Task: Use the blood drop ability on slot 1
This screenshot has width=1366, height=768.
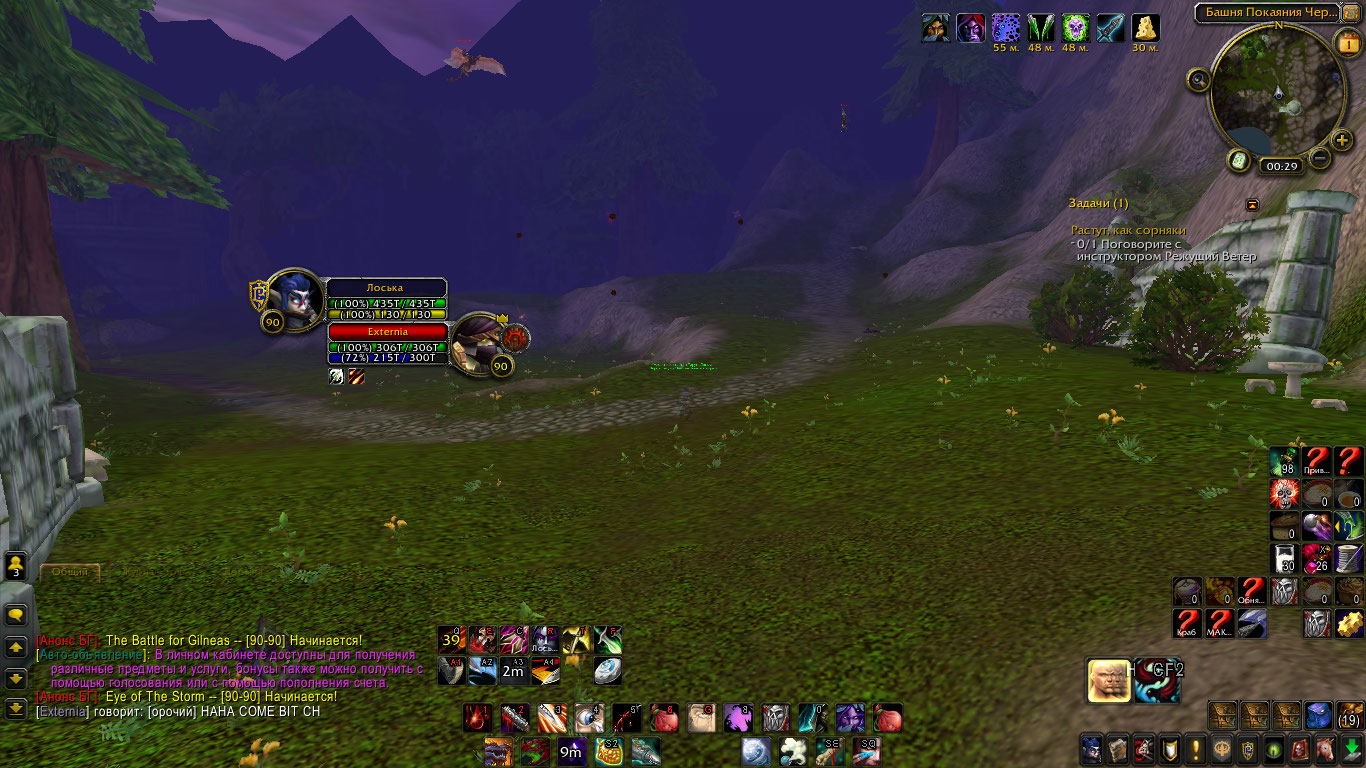Action: pyautogui.click(x=477, y=717)
